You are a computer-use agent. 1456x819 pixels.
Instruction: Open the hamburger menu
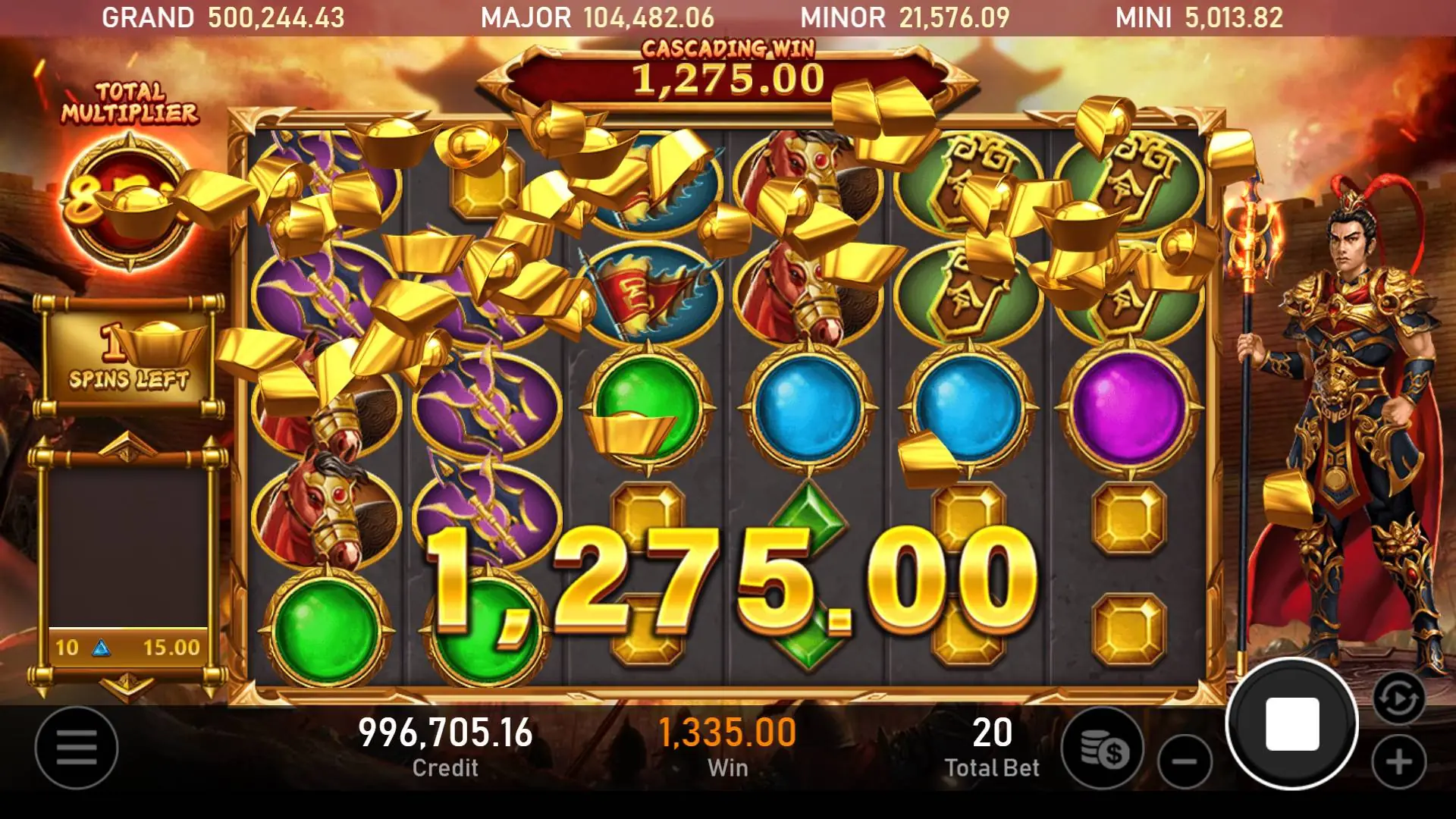[x=77, y=747]
